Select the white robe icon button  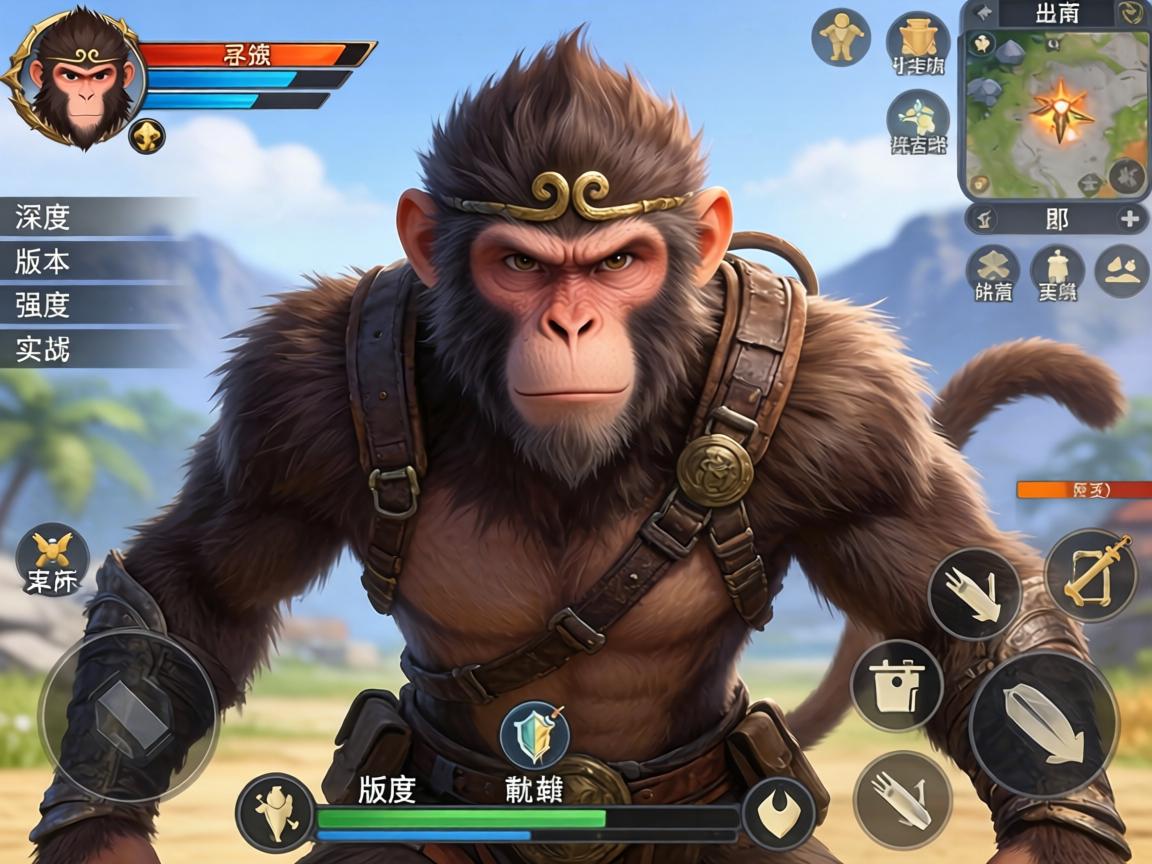click(x=1056, y=271)
